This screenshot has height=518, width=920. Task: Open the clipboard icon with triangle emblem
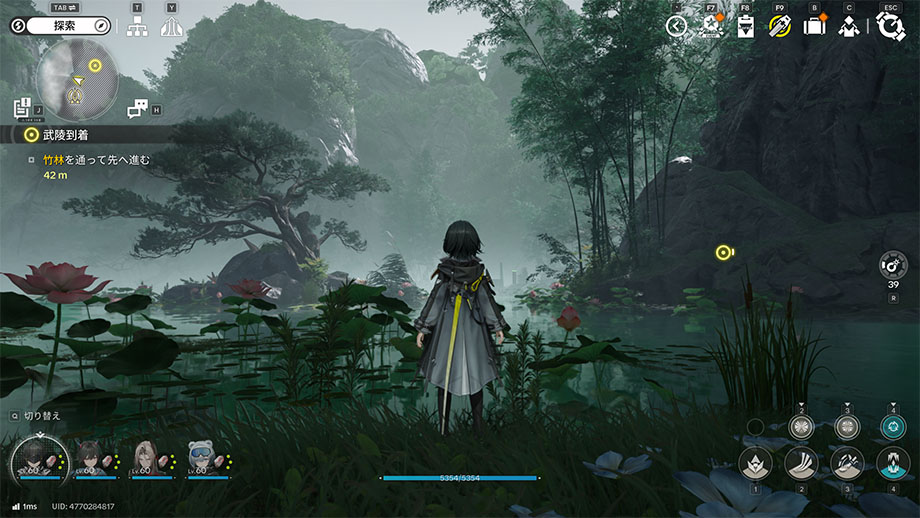click(x=745, y=27)
